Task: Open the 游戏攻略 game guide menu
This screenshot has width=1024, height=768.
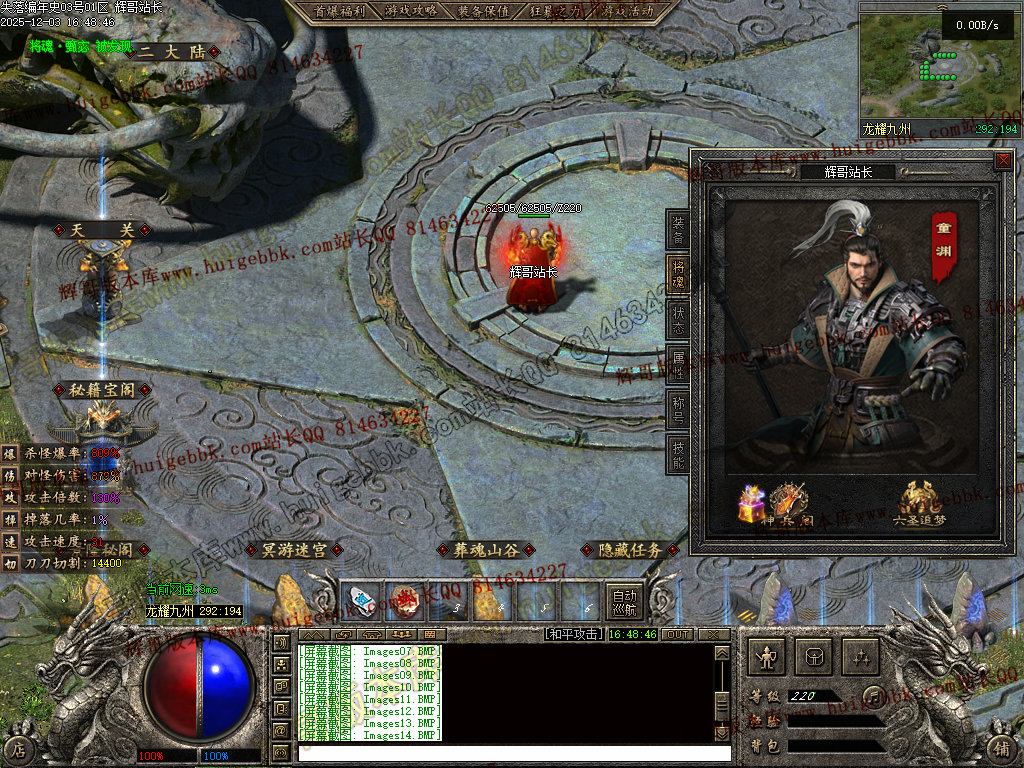Action: [x=410, y=11]
